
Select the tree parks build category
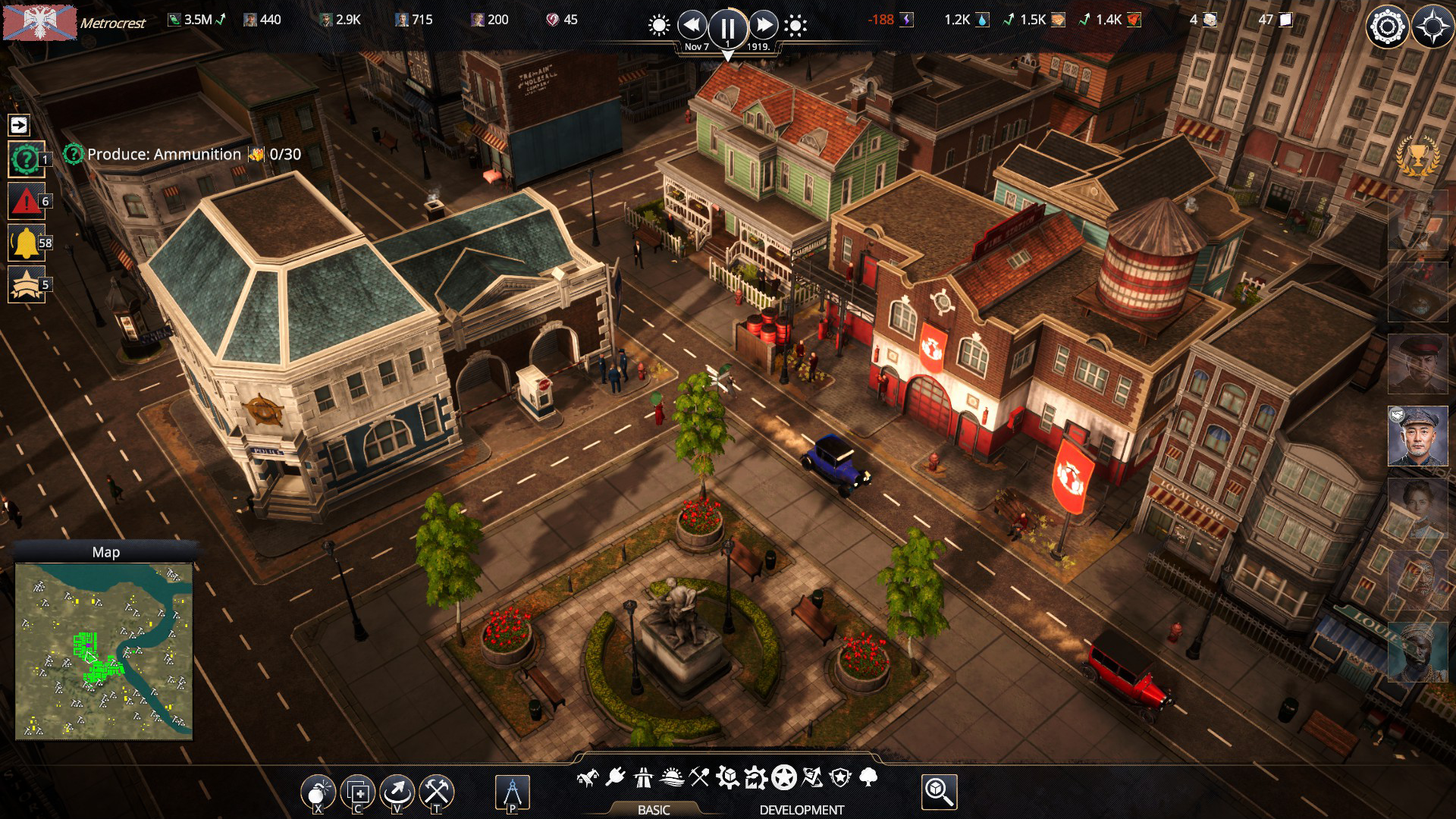click(869, 777)
